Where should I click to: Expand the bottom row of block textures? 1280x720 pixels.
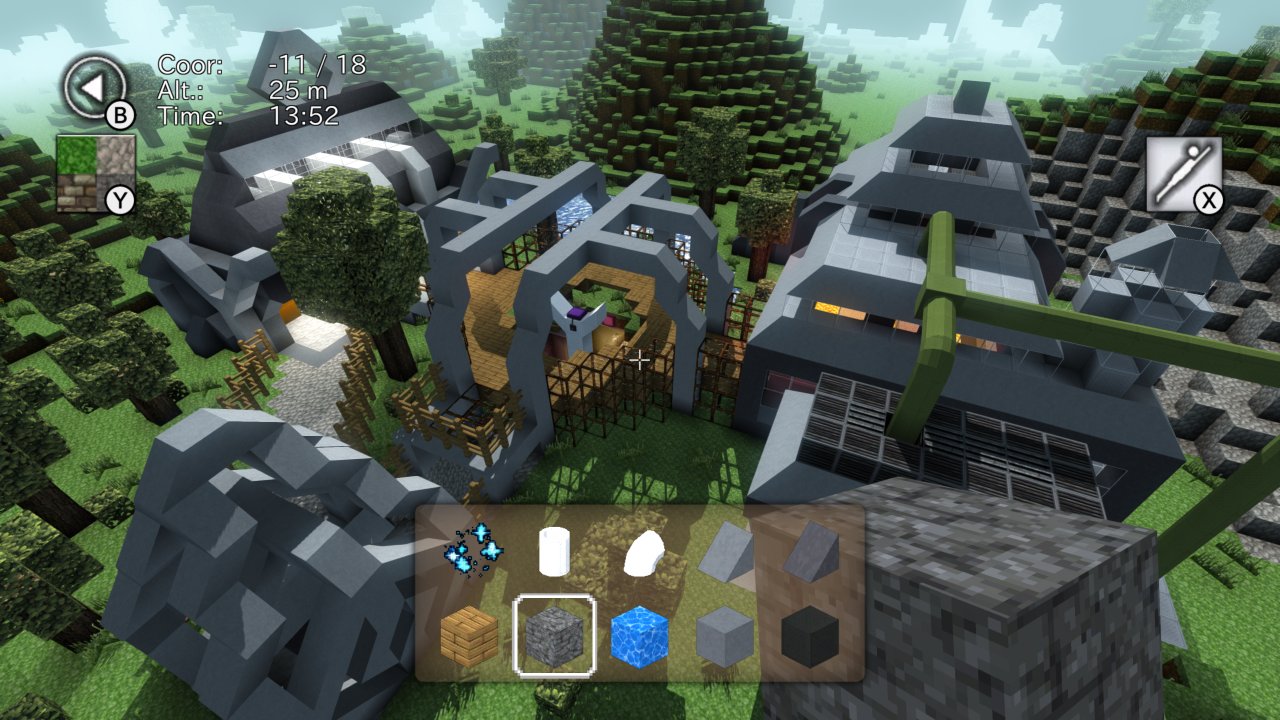[x=640, y=636]
